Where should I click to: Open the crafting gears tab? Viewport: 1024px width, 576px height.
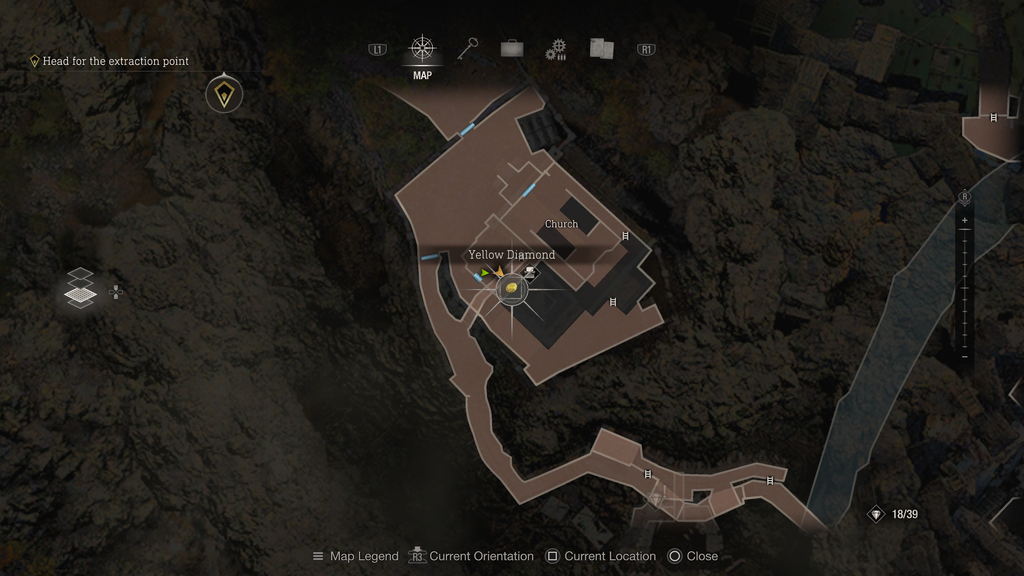[x=556, y=49]
